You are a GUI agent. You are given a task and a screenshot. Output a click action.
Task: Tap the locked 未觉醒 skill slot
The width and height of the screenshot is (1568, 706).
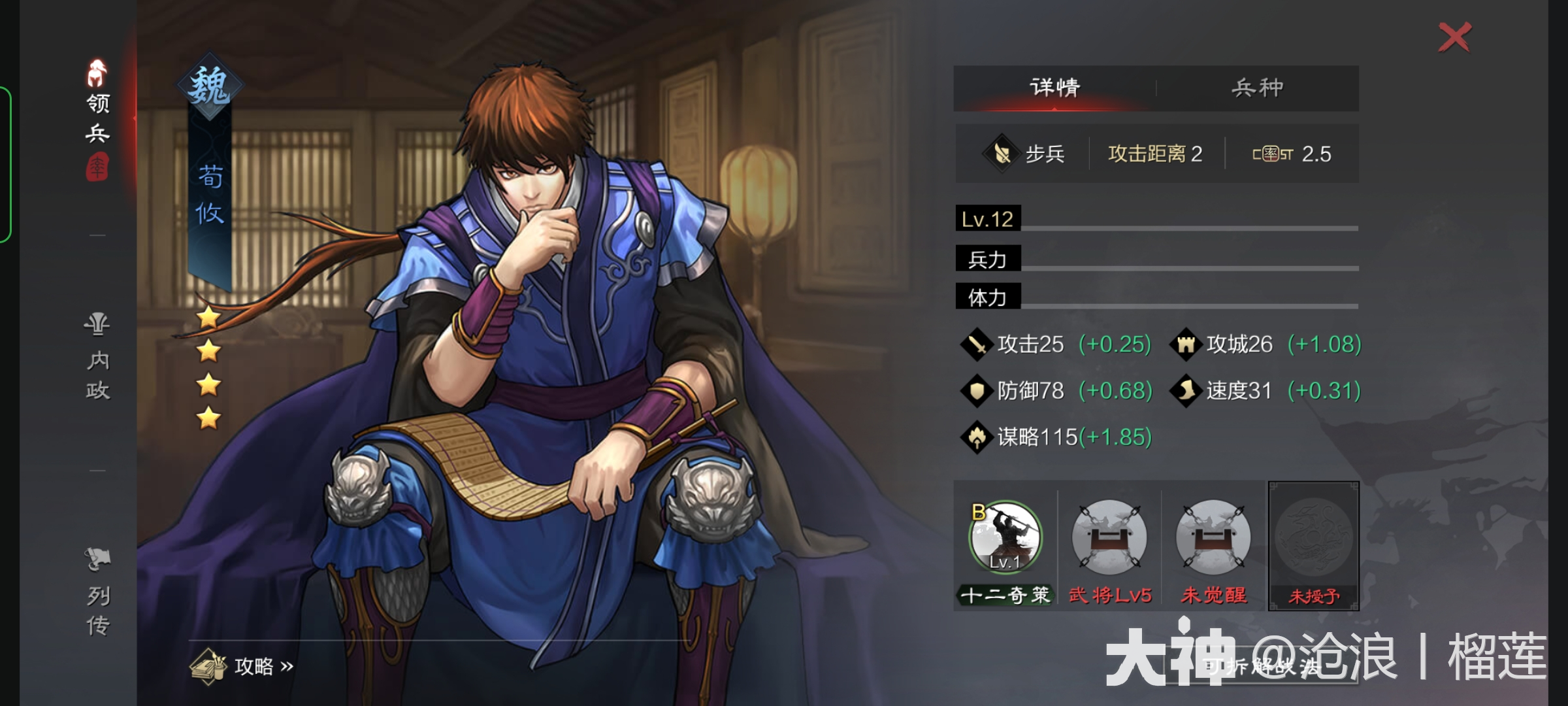click(x=1213, y=539)
